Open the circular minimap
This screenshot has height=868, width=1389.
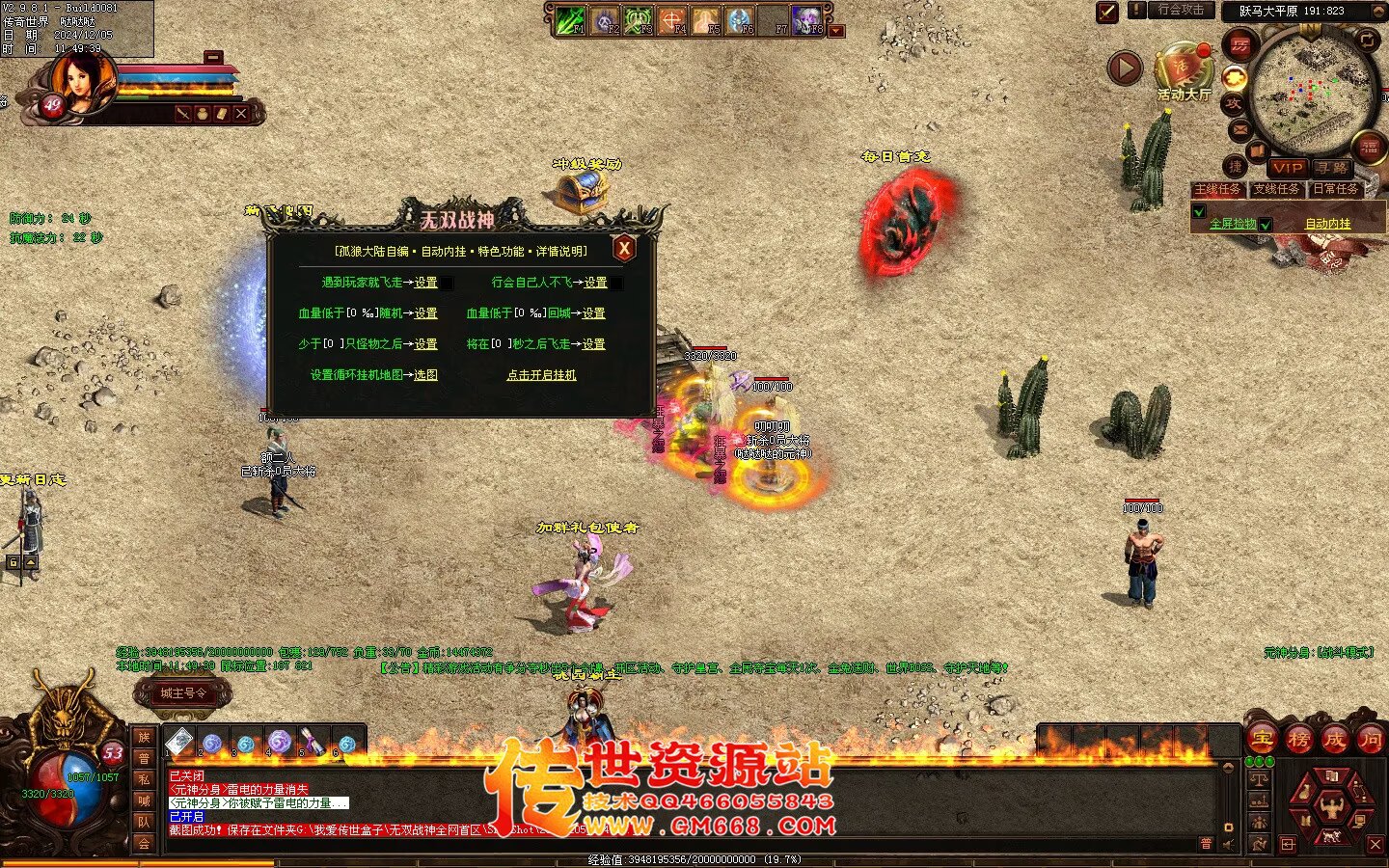(x=1312, y=89)
